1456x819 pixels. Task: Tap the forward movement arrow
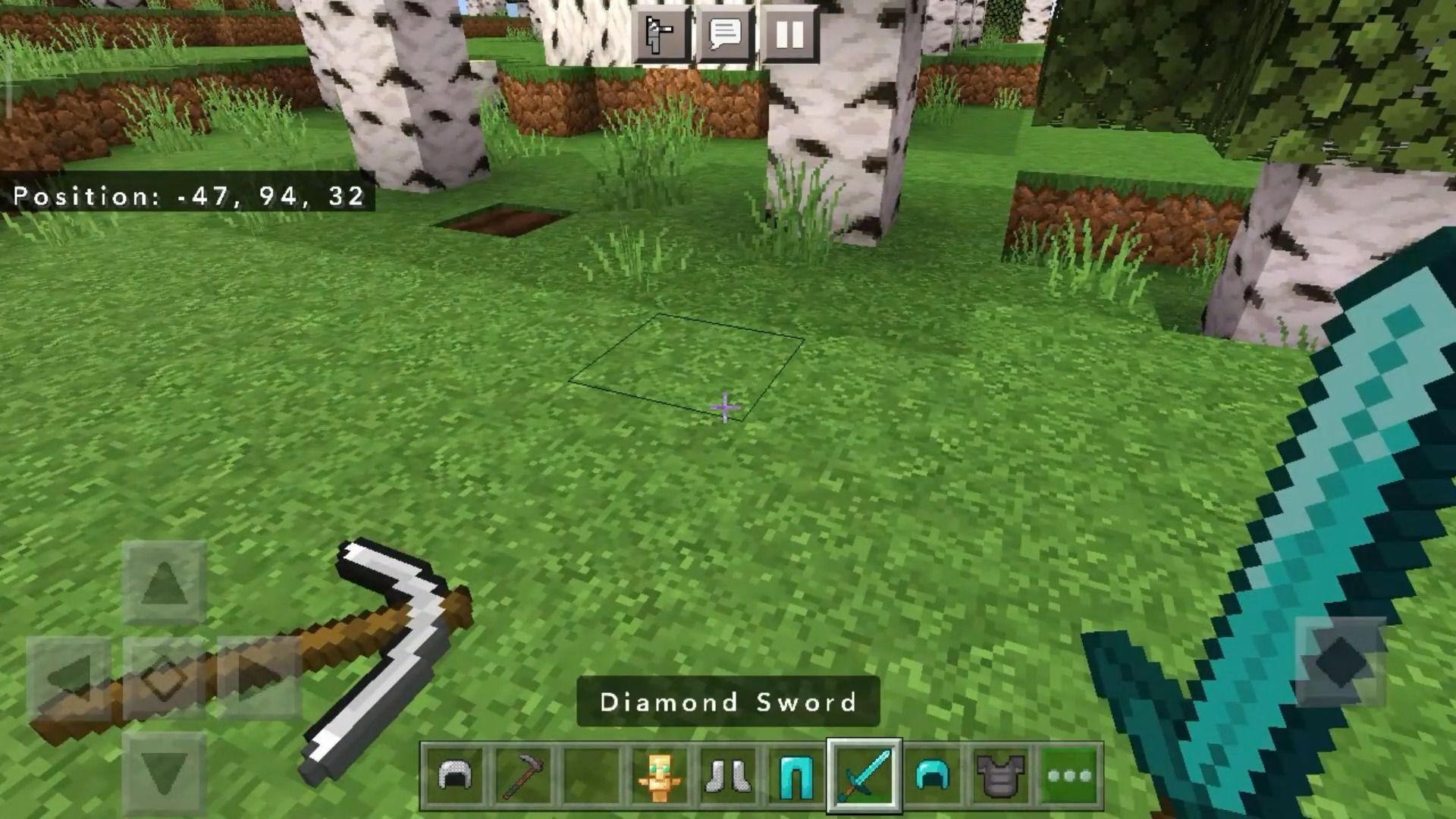(x=164, y=583)
